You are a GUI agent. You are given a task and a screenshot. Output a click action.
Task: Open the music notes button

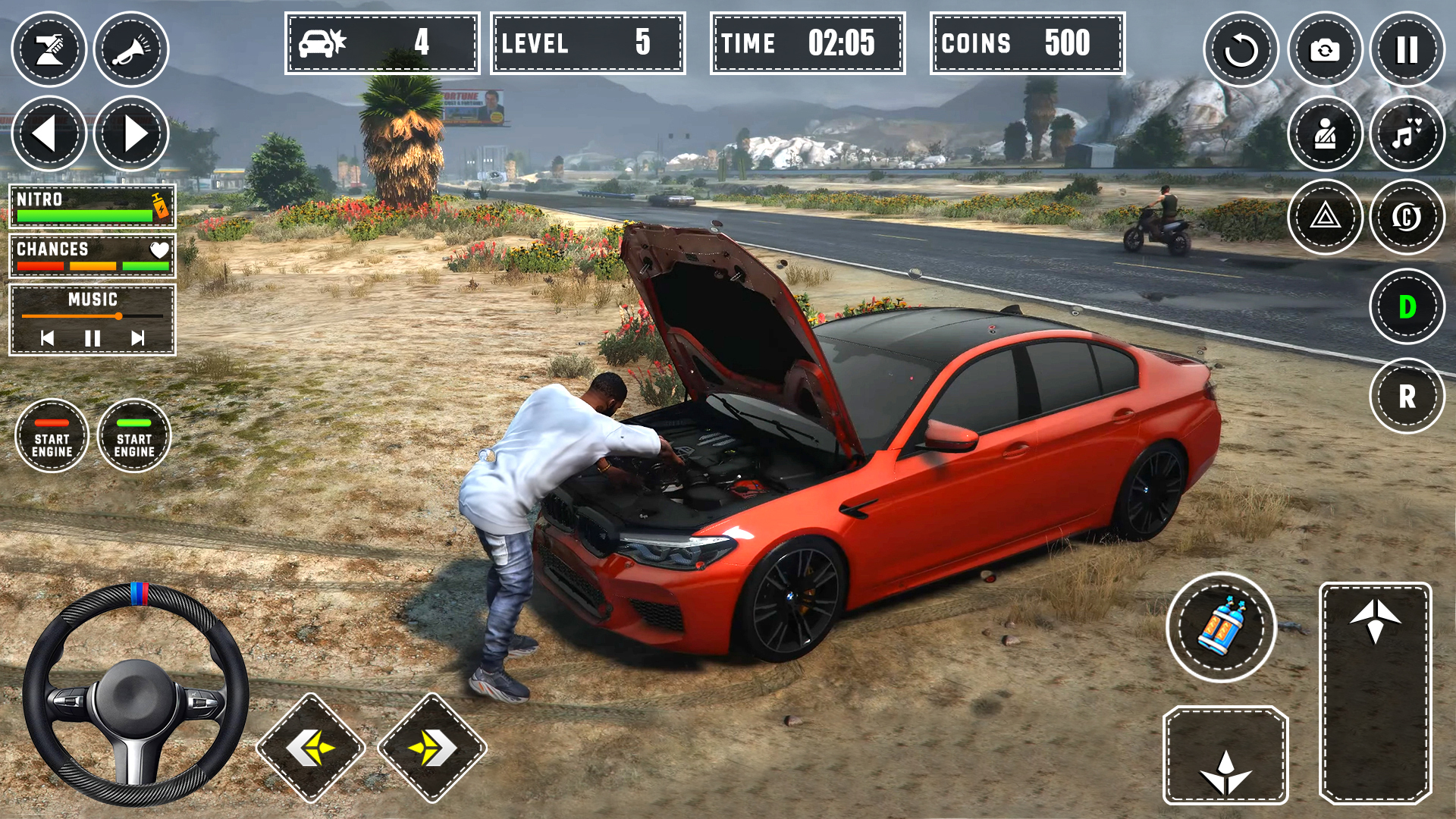1407,134
